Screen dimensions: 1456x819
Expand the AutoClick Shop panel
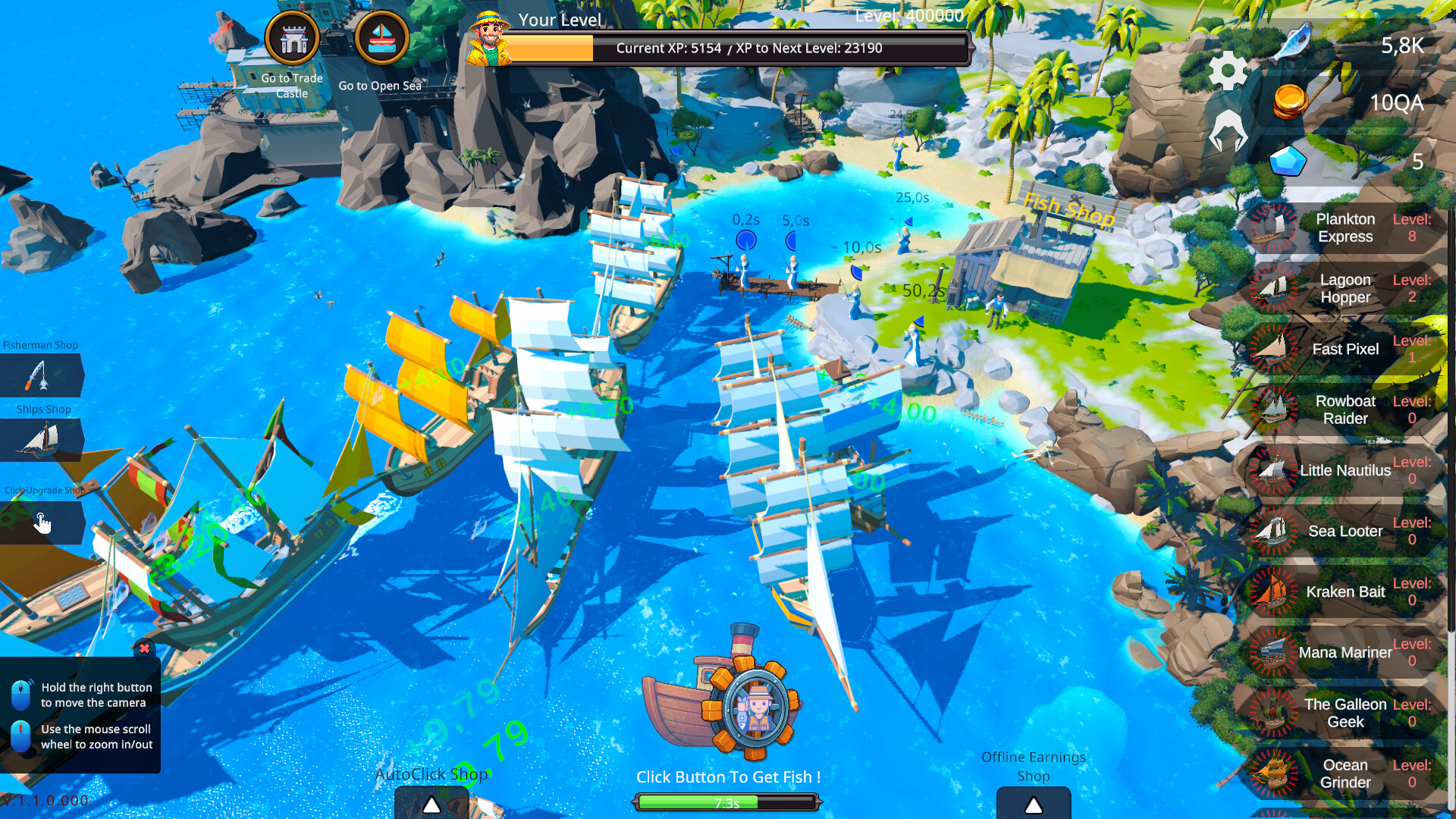[431, 804]
